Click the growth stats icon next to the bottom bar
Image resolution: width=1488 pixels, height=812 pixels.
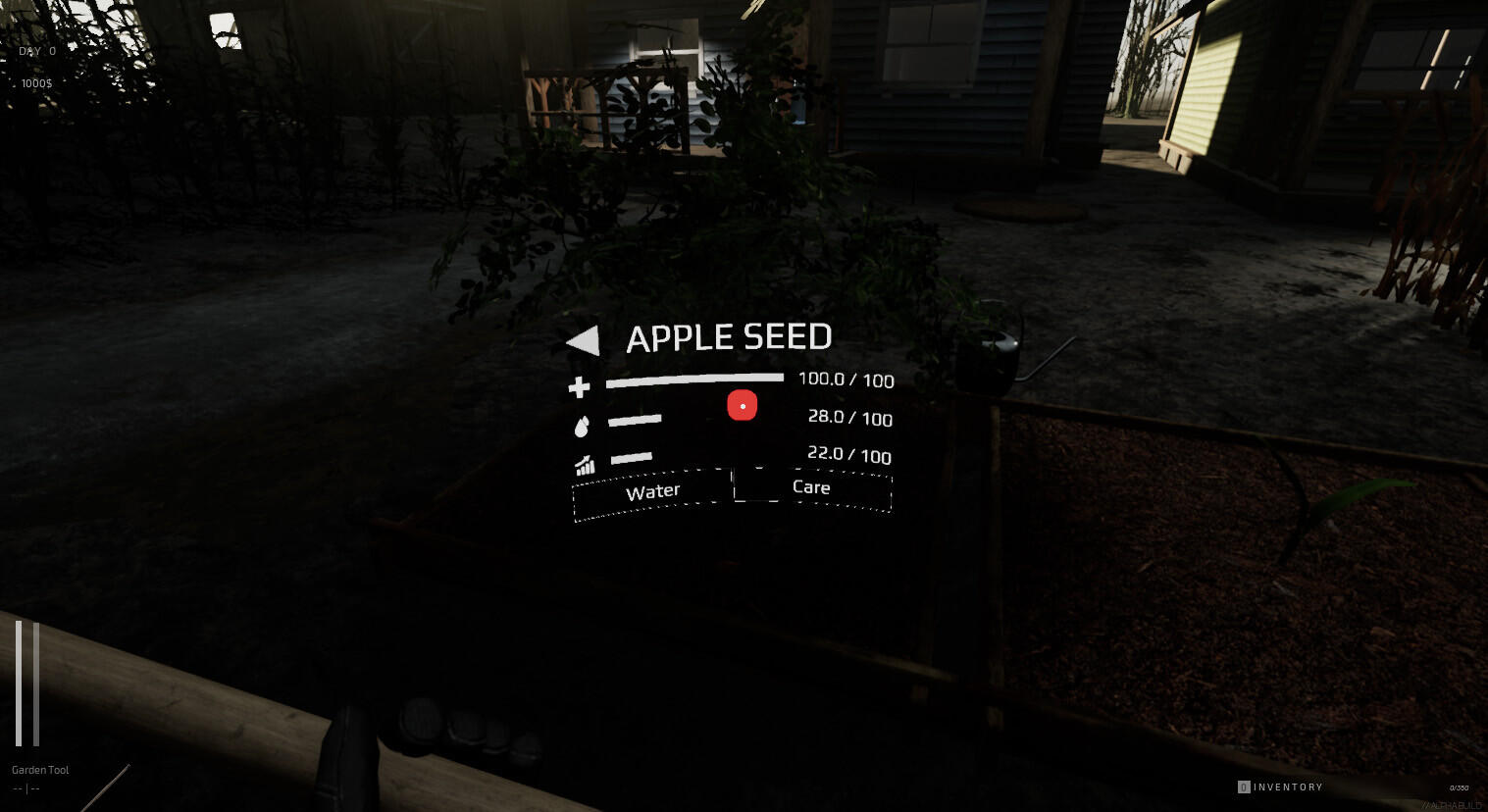[x=585, y=464]
